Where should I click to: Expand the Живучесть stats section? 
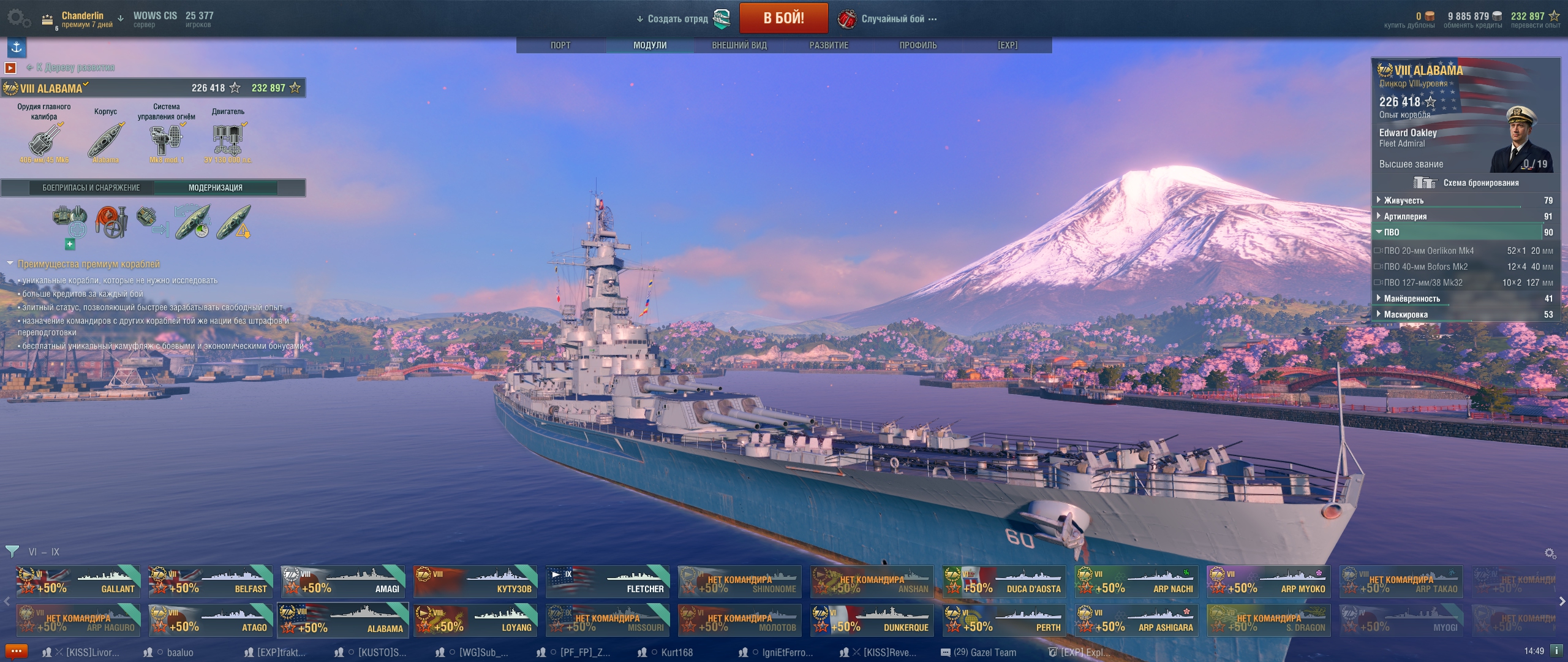point(1404,200)
